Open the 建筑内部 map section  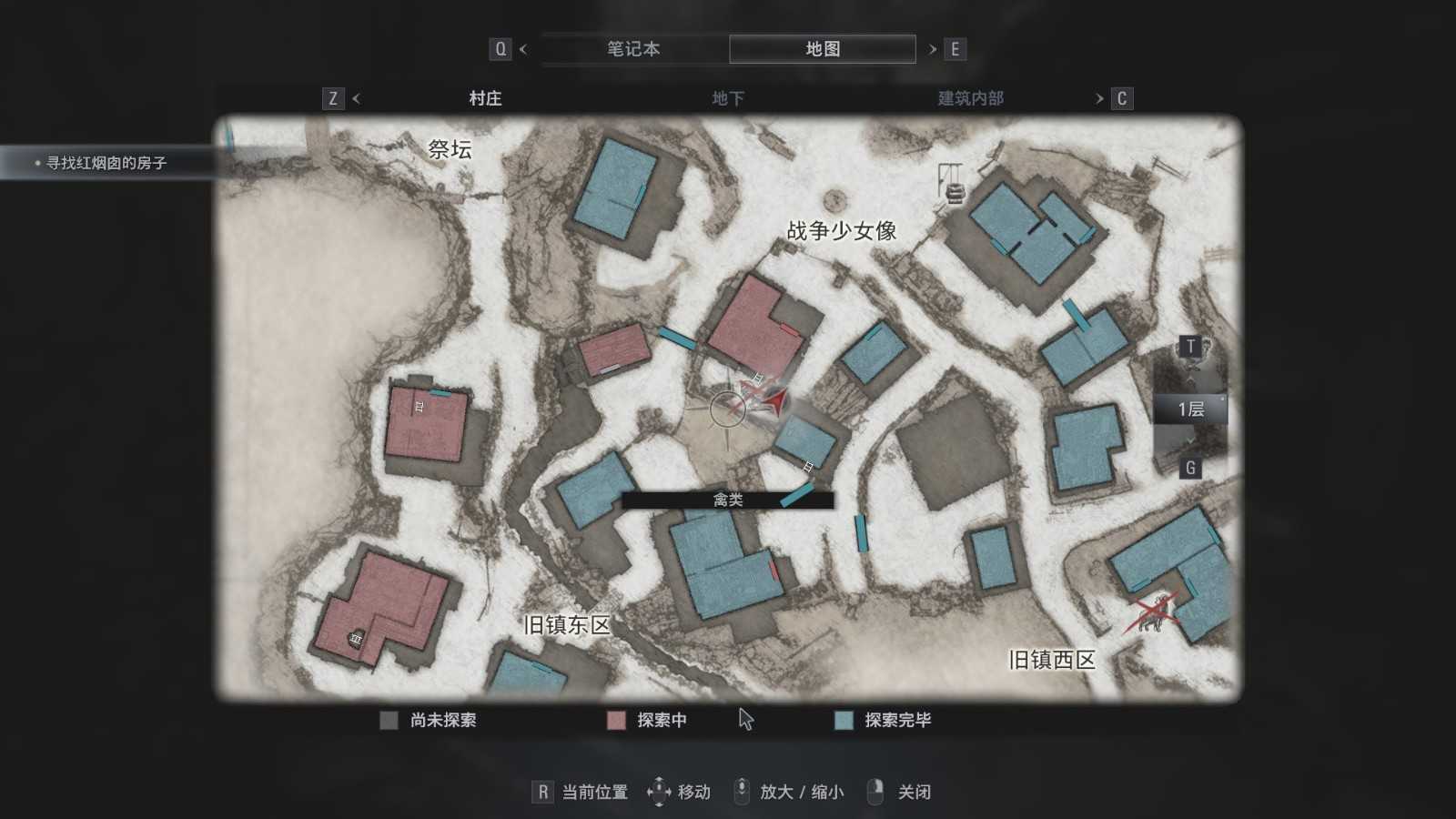point(970,98)
